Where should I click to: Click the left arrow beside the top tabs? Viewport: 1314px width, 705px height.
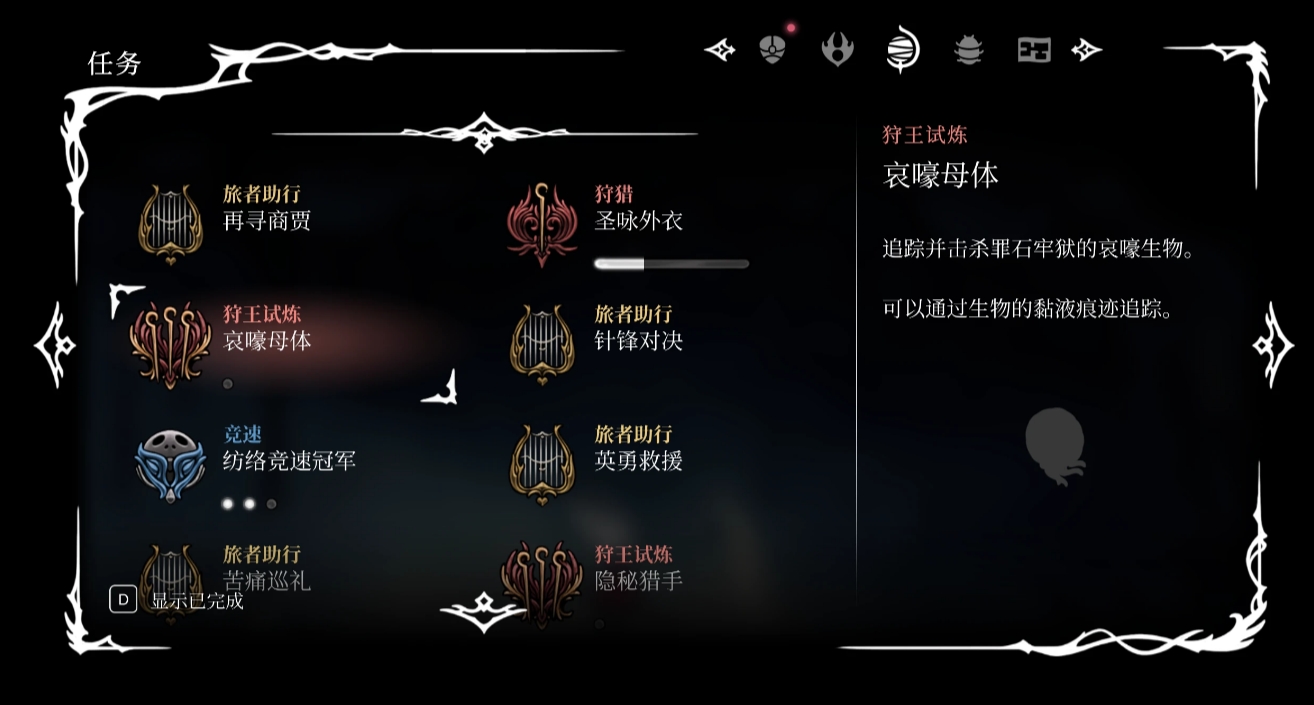720,49
